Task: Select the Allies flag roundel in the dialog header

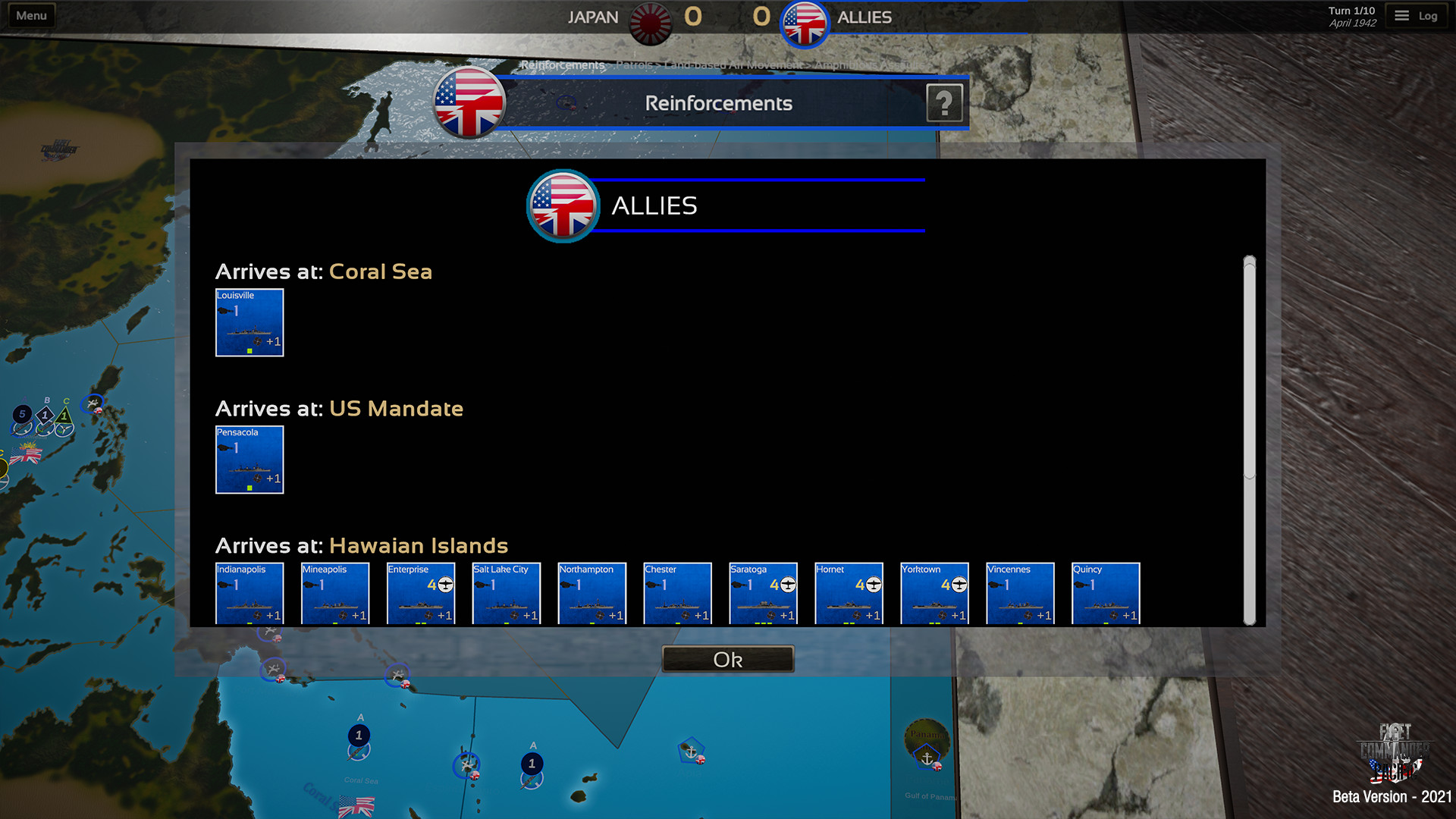Action: point(563,206)
